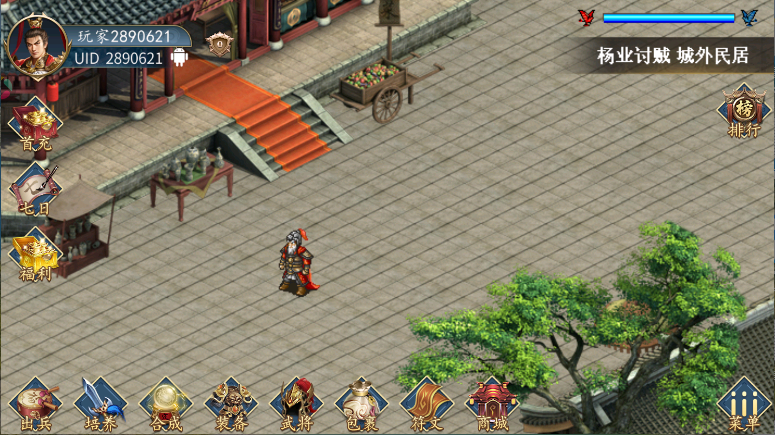Open the 符文 rune menu
Viewport: 775px width, 435px height.
click(426, 405)
